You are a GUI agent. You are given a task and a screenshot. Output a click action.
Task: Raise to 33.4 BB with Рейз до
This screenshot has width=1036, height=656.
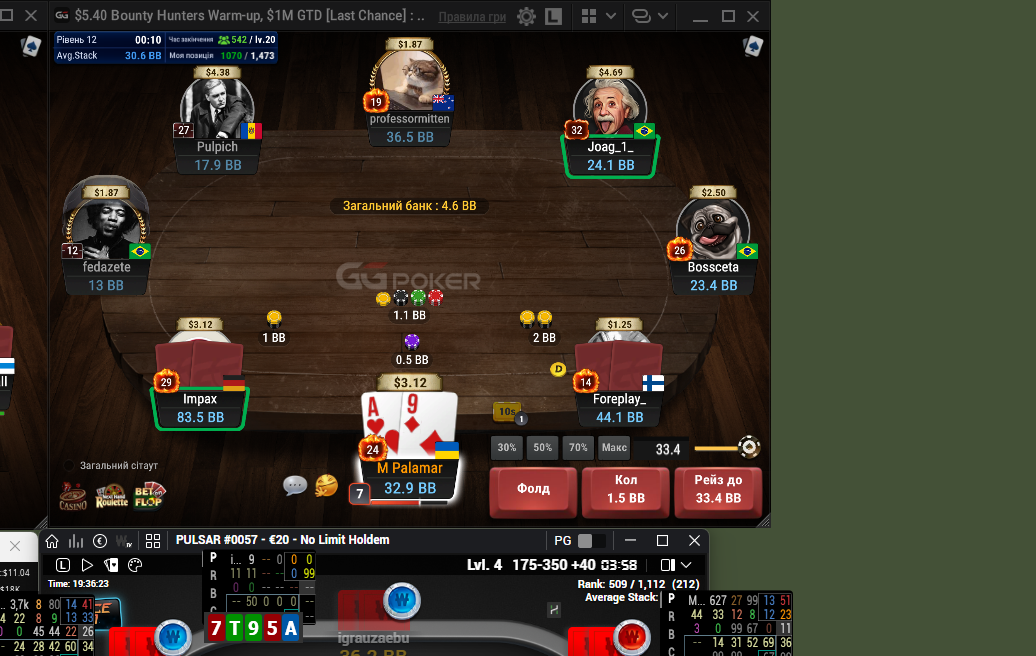pos(716,490)
